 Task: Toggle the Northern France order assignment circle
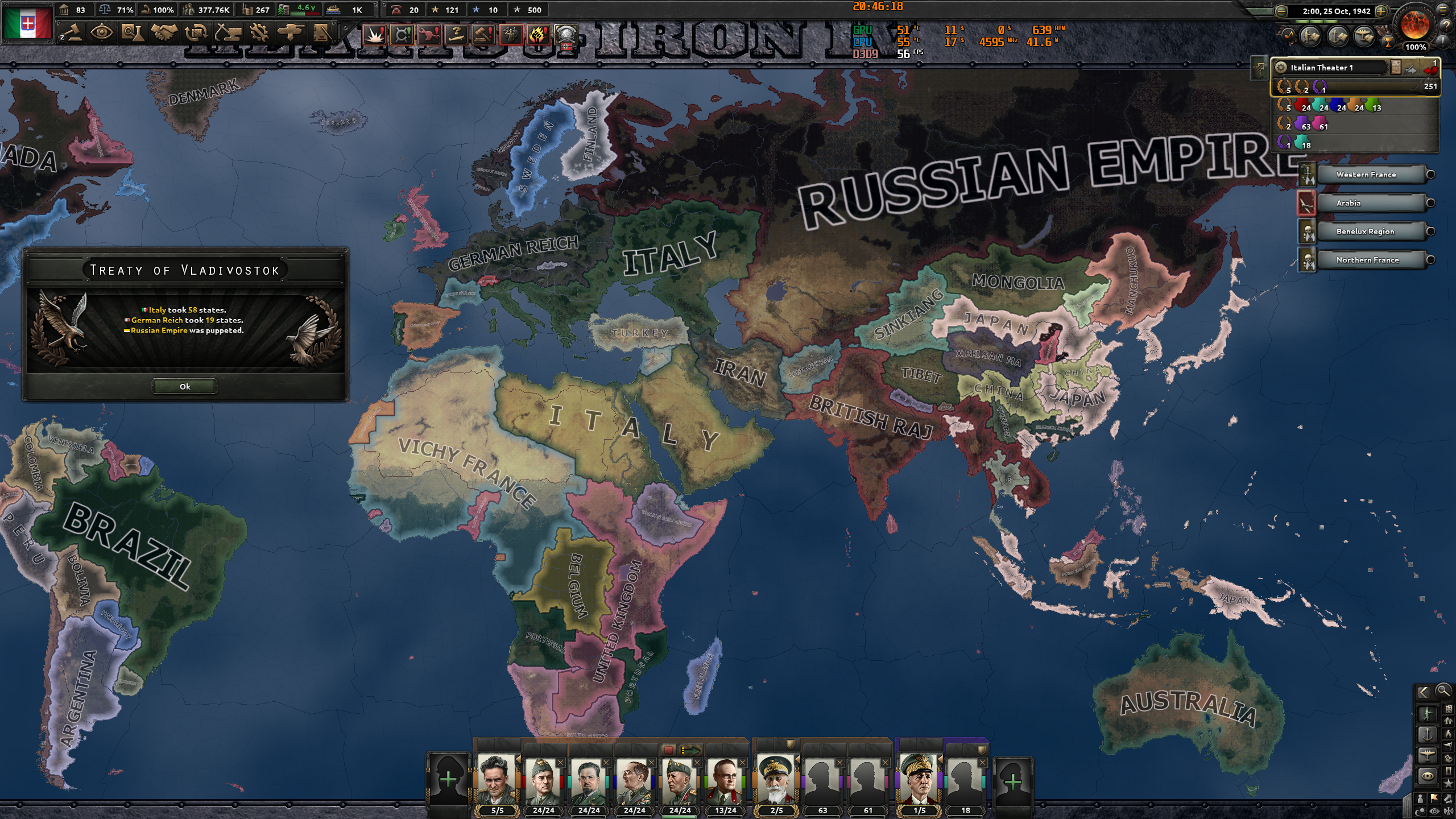(1432, 260)
